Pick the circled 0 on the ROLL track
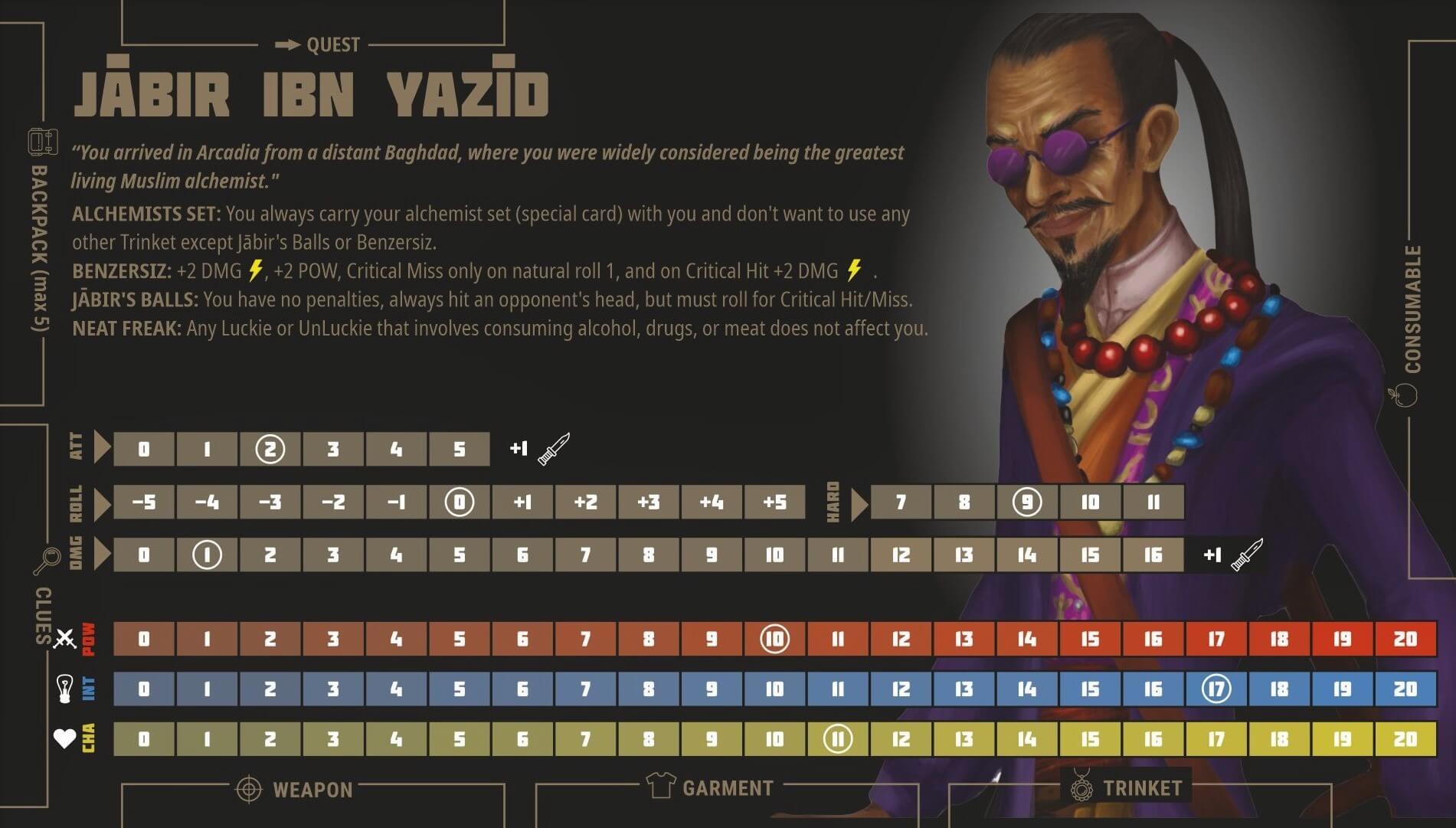This screenshot has height=828, width=1456. tap(459, 502)
